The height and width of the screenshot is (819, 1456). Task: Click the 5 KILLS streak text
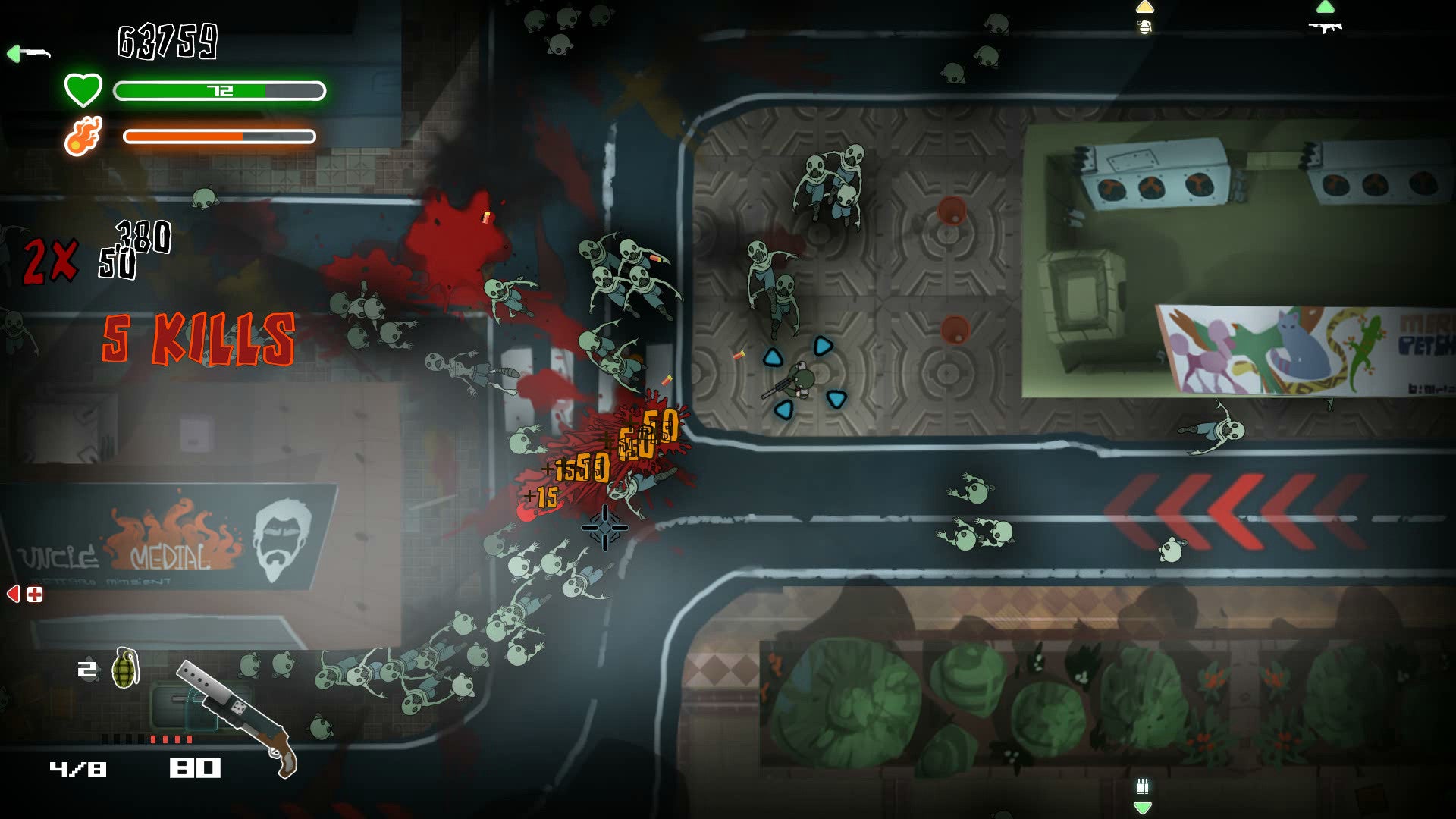199,339
